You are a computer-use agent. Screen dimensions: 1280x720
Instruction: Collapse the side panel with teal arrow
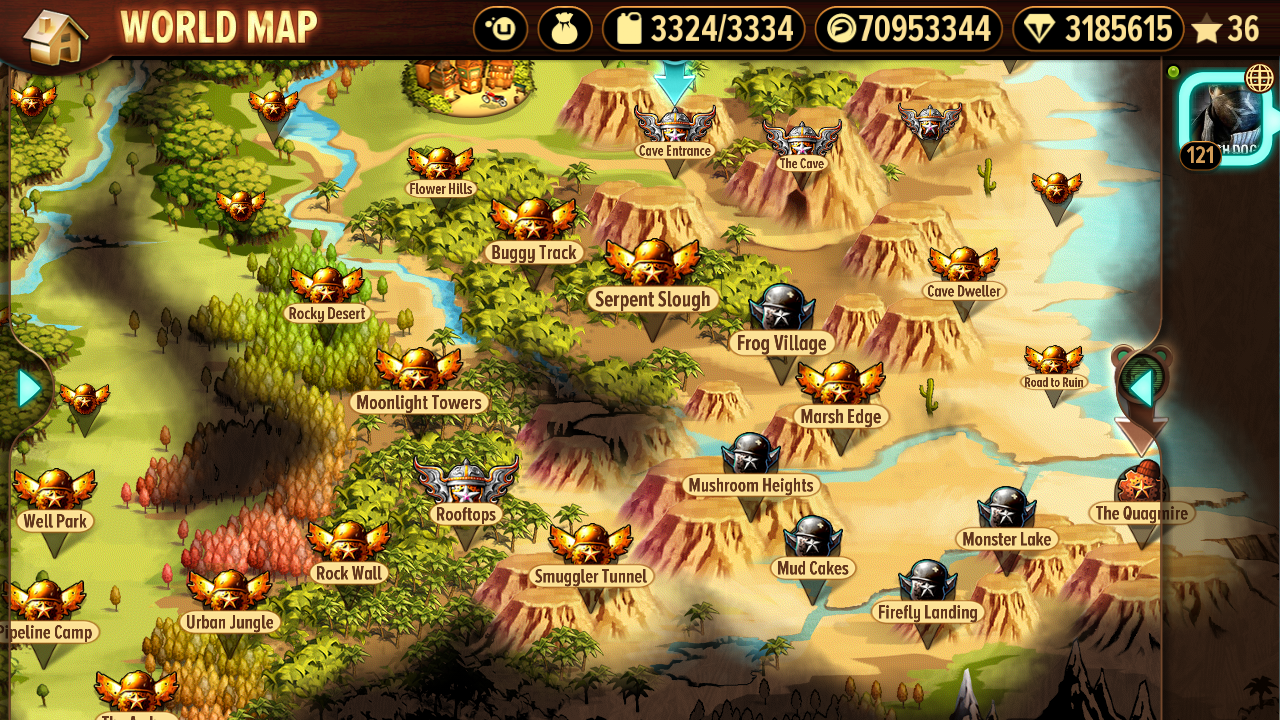[x=1140, y=387]
